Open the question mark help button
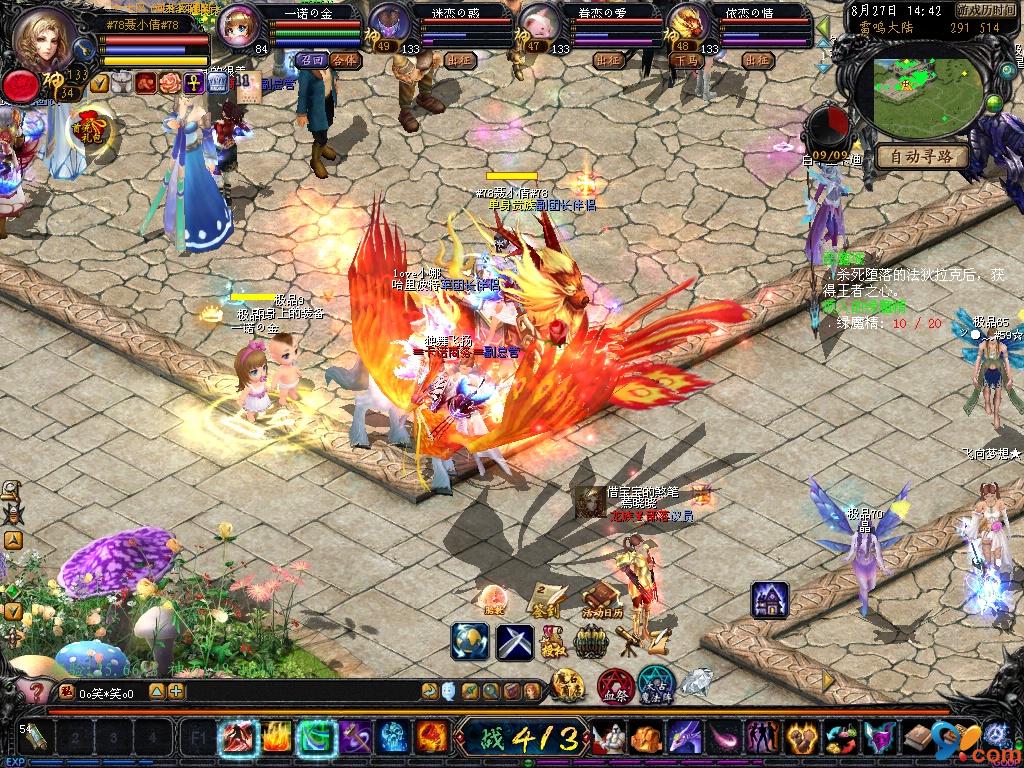Viewport: 1024px width, 768px height. pos(33,691)
